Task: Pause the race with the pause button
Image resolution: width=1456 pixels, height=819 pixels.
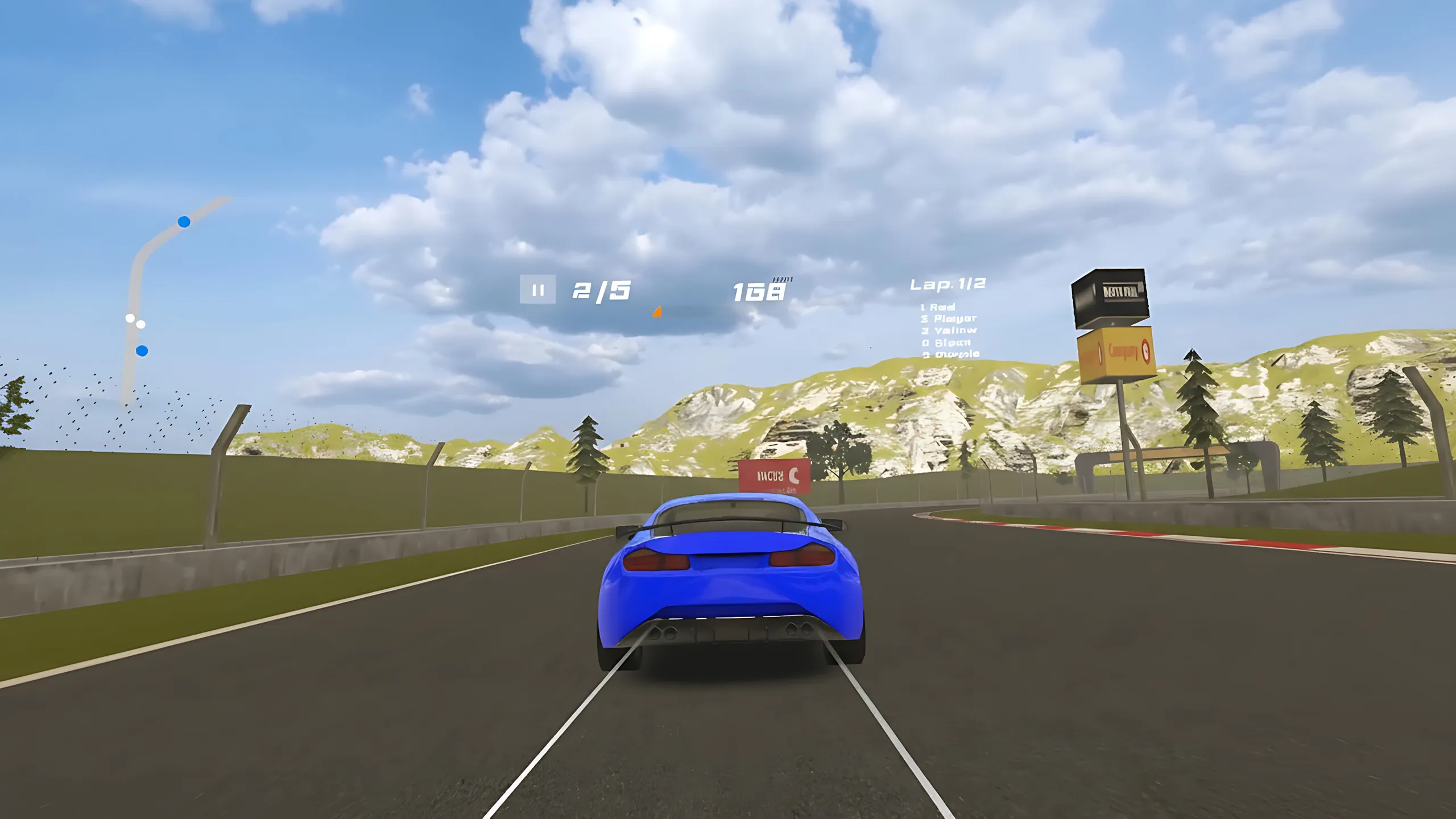Action: (x=537, y=290)
